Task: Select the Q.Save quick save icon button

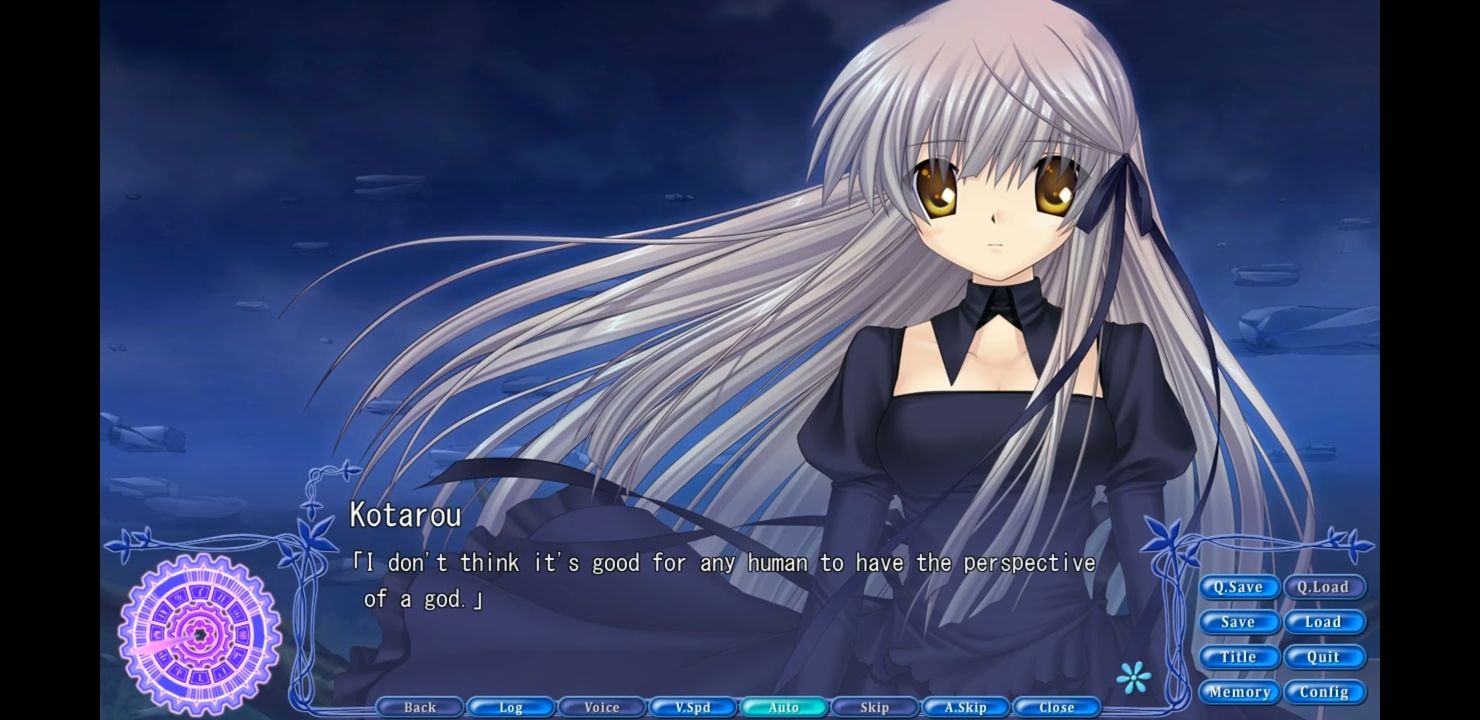Action: click(1239, 587)
